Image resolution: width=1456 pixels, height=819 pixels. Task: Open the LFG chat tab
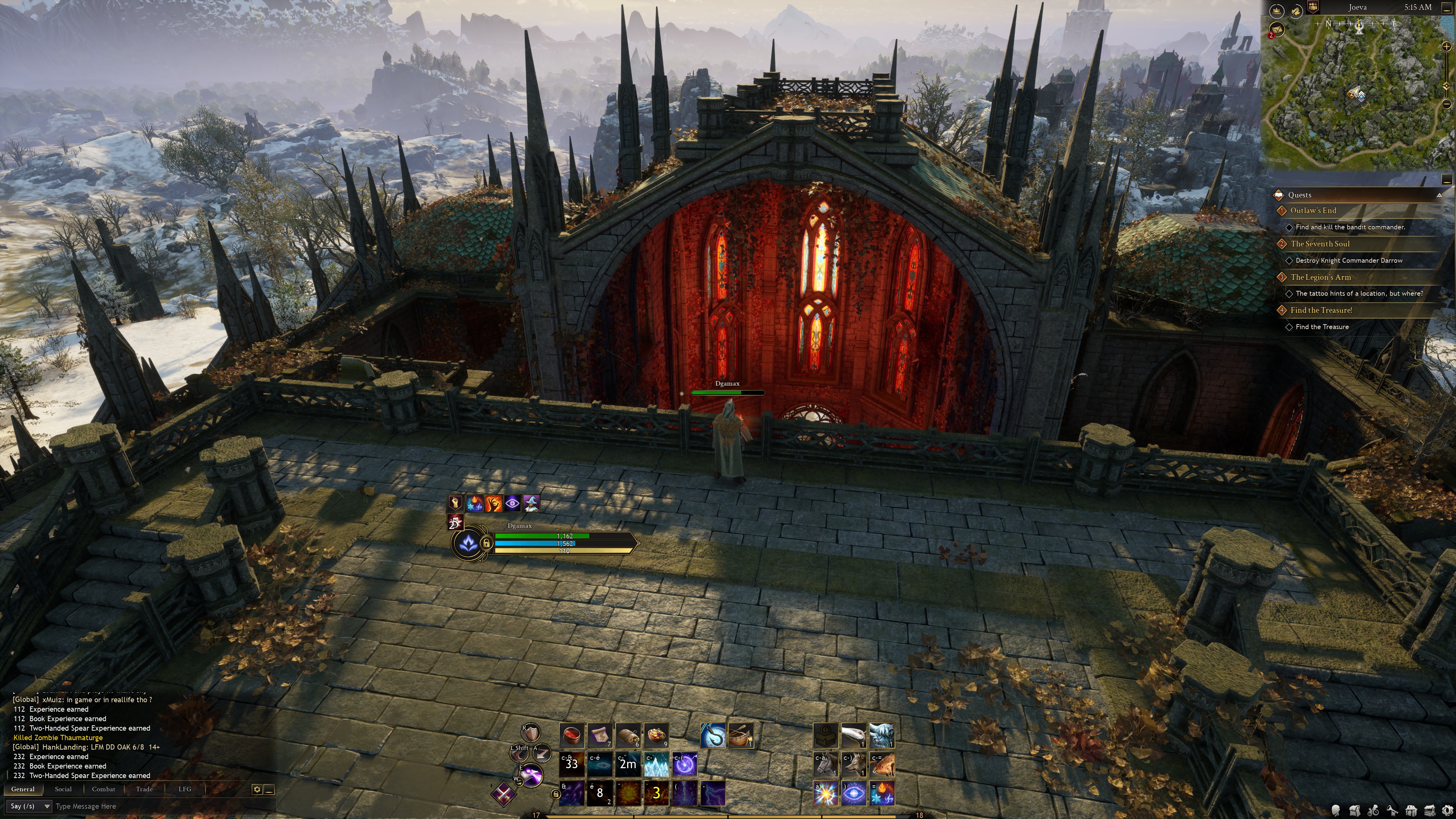[x=185, y=789]
